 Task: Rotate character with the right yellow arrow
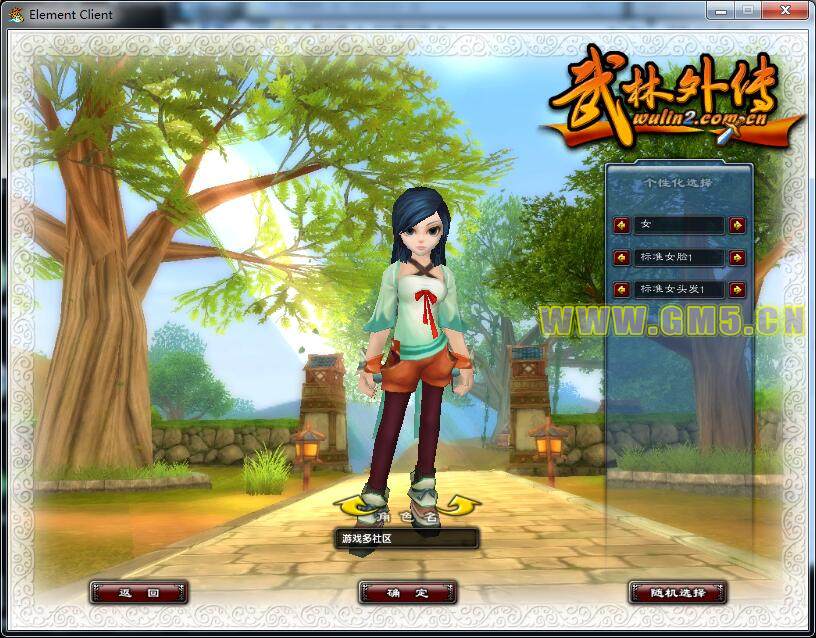tap(463, 505)
